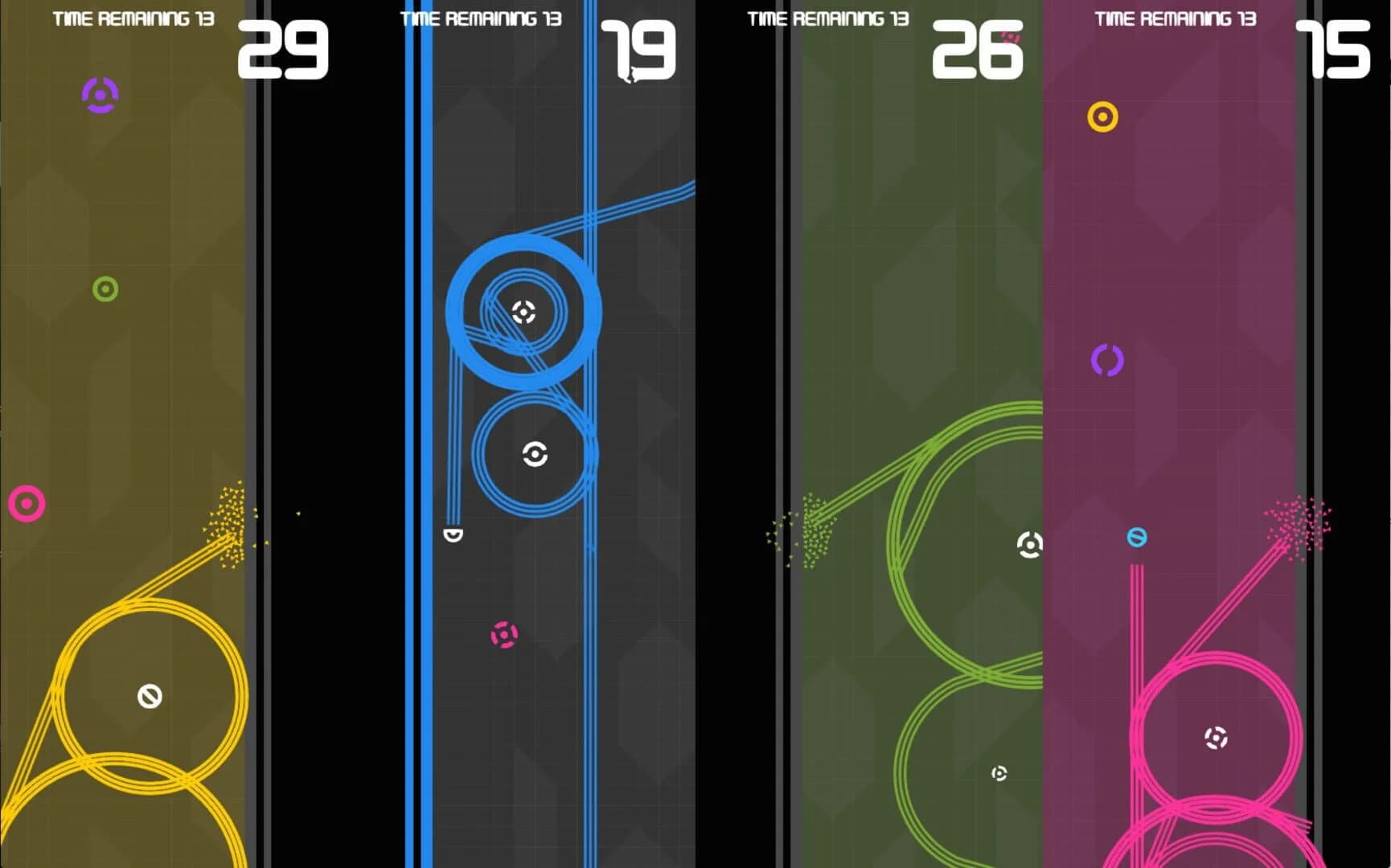The image size is (1391, 868).
Task: Select the white ring icon in the lower blue circle
Action: tap(533, 454)
